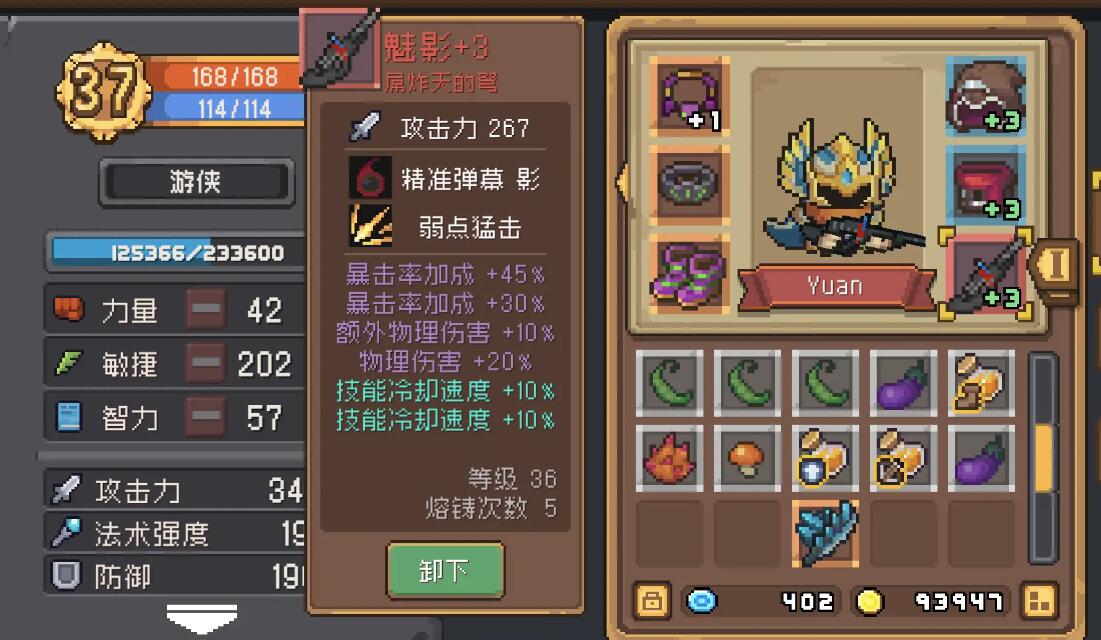1101x640 pixels.
Task: Decrease the 敏捷 agility stat
Action: click(x=206, y=364)
